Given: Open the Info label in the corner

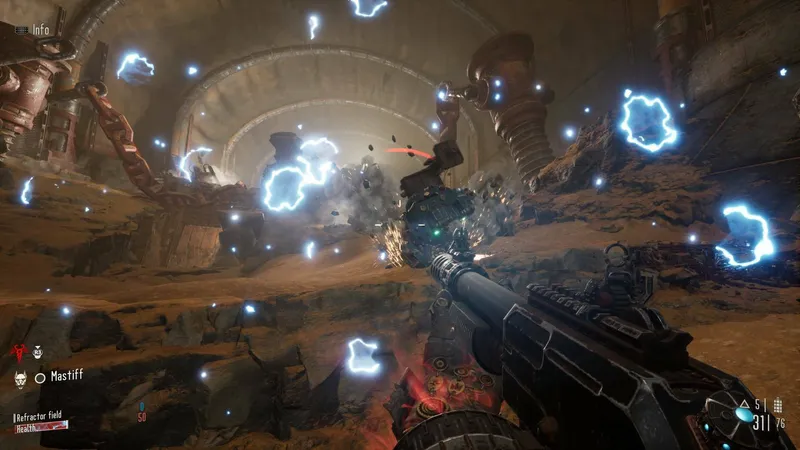Looking at the screenshot, I should click(40, 30).
